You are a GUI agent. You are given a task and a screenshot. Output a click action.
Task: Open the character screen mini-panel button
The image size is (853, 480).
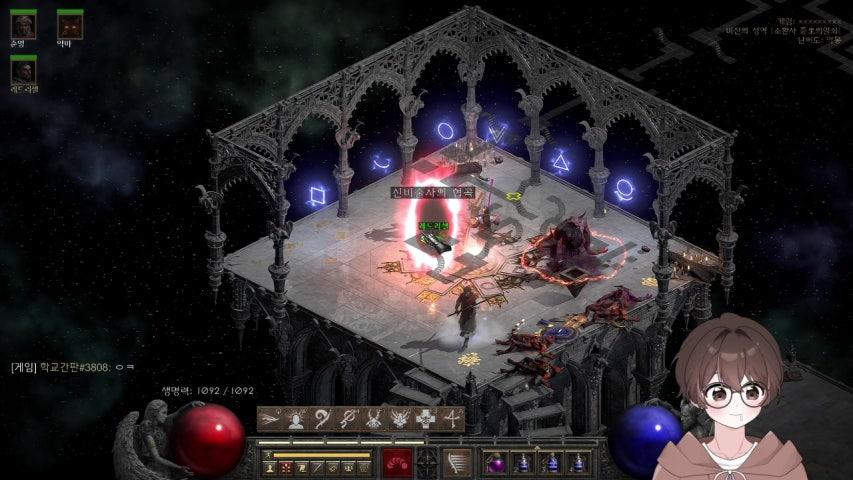[270, 467]
